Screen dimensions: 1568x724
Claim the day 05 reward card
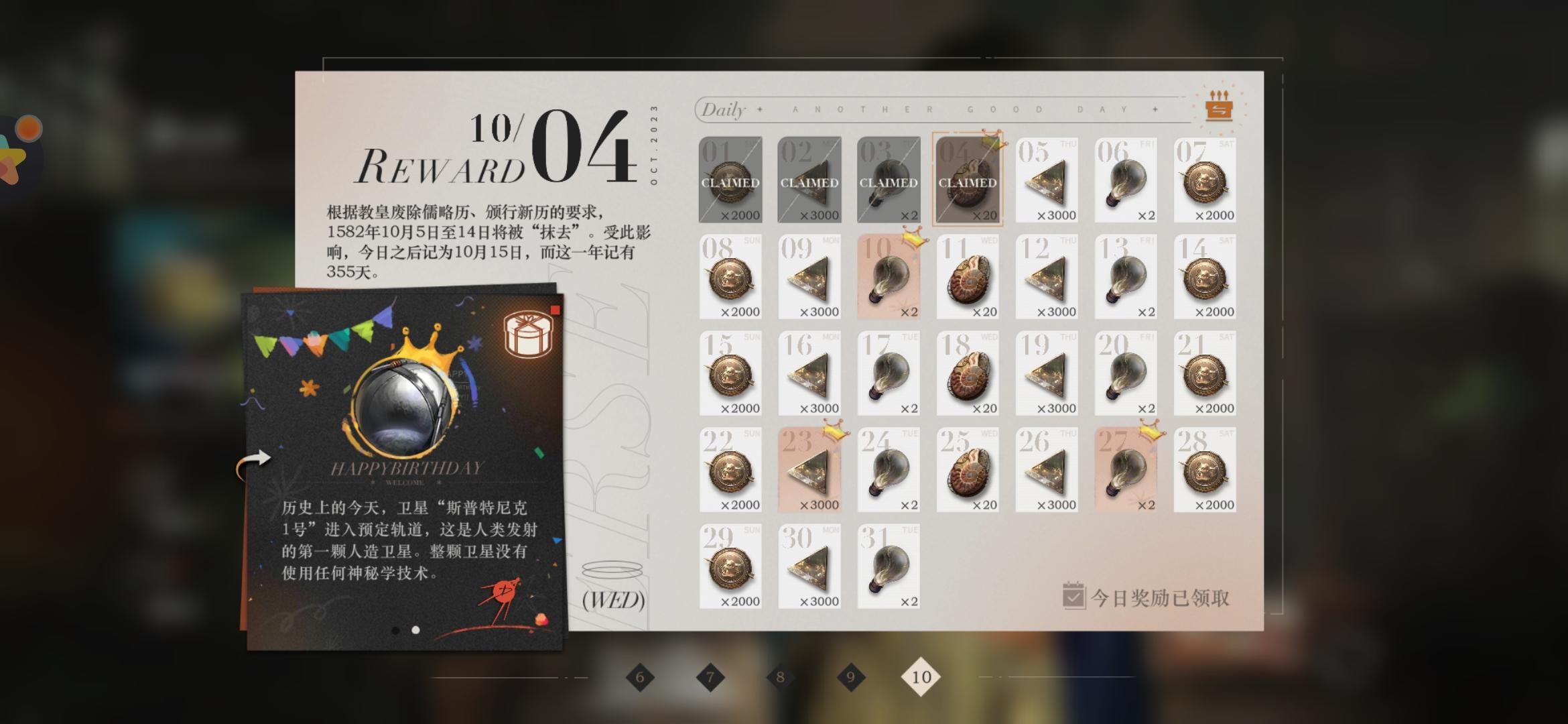pos(1046,180)
